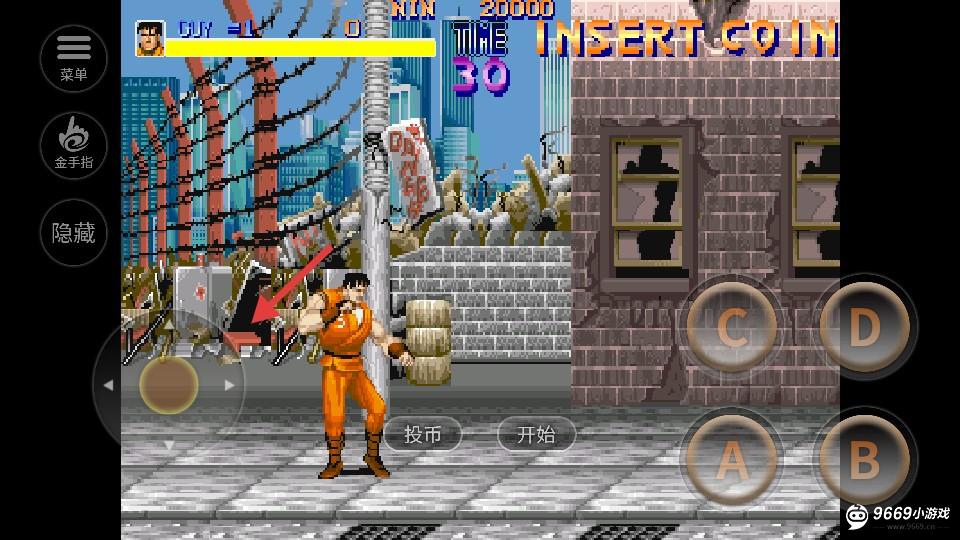
Task: Open the 金手指 cheats button
Action: 74,145
